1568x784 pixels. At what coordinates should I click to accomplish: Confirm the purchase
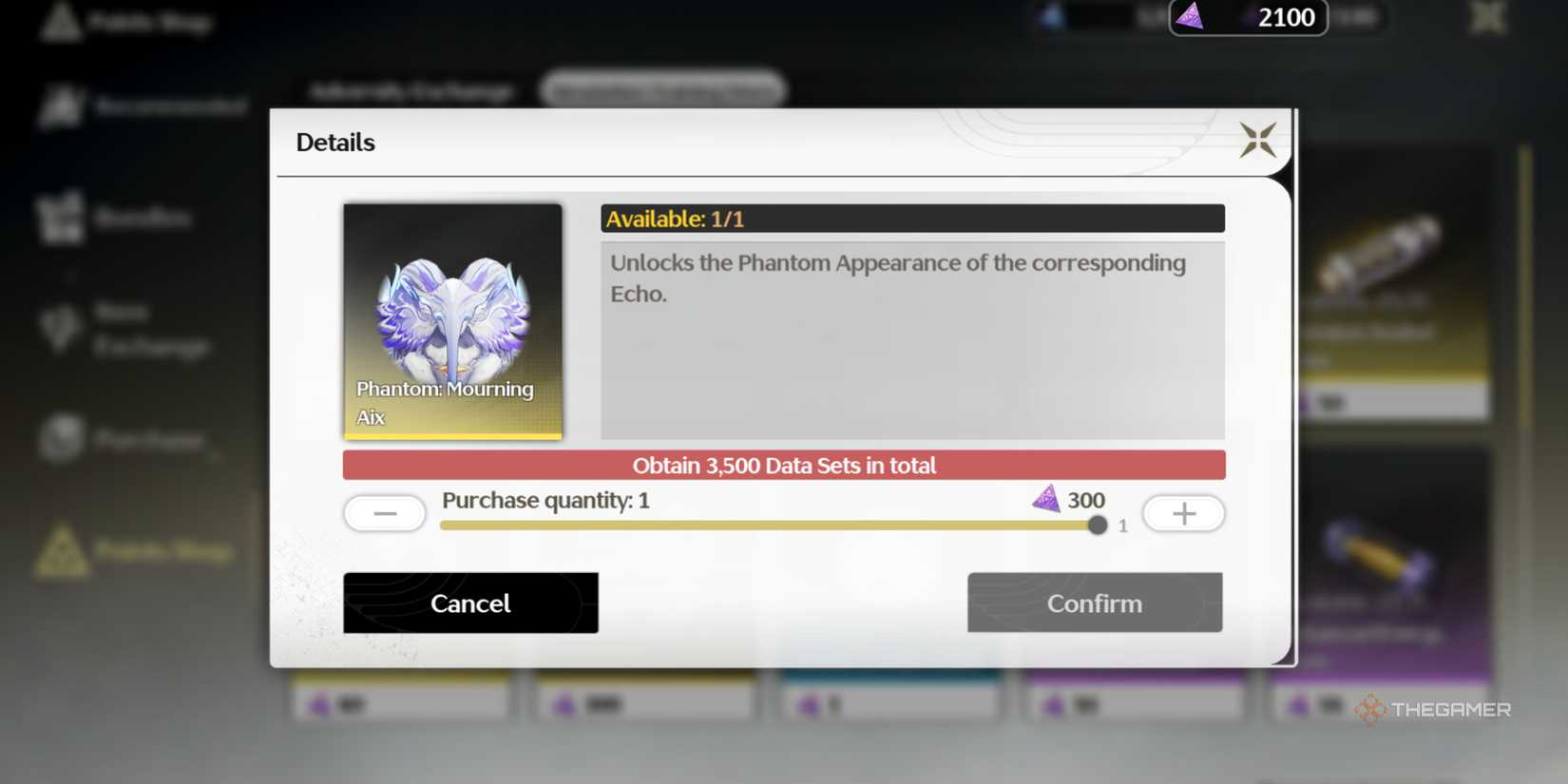tap(1094, 602)
